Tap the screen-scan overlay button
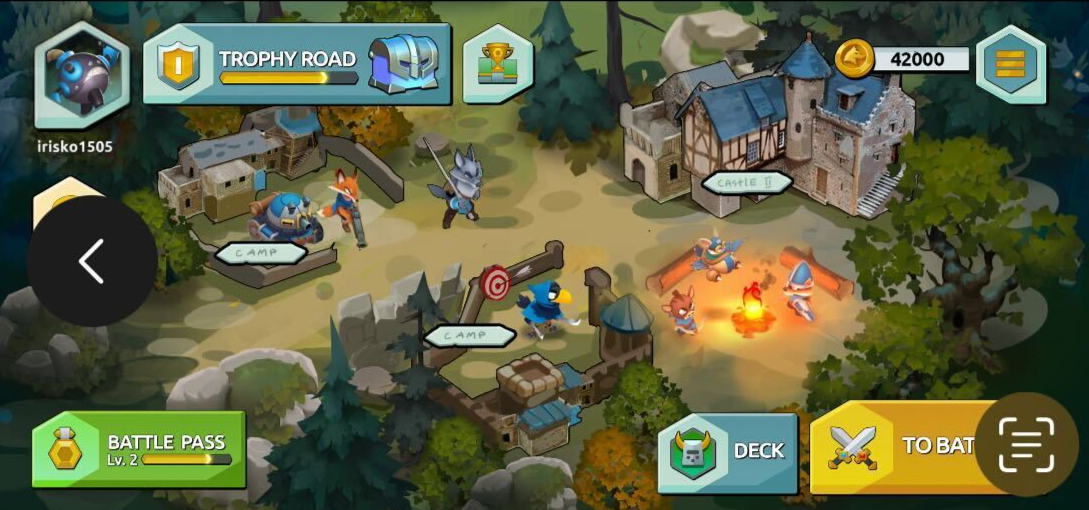 pos(1026,445)
